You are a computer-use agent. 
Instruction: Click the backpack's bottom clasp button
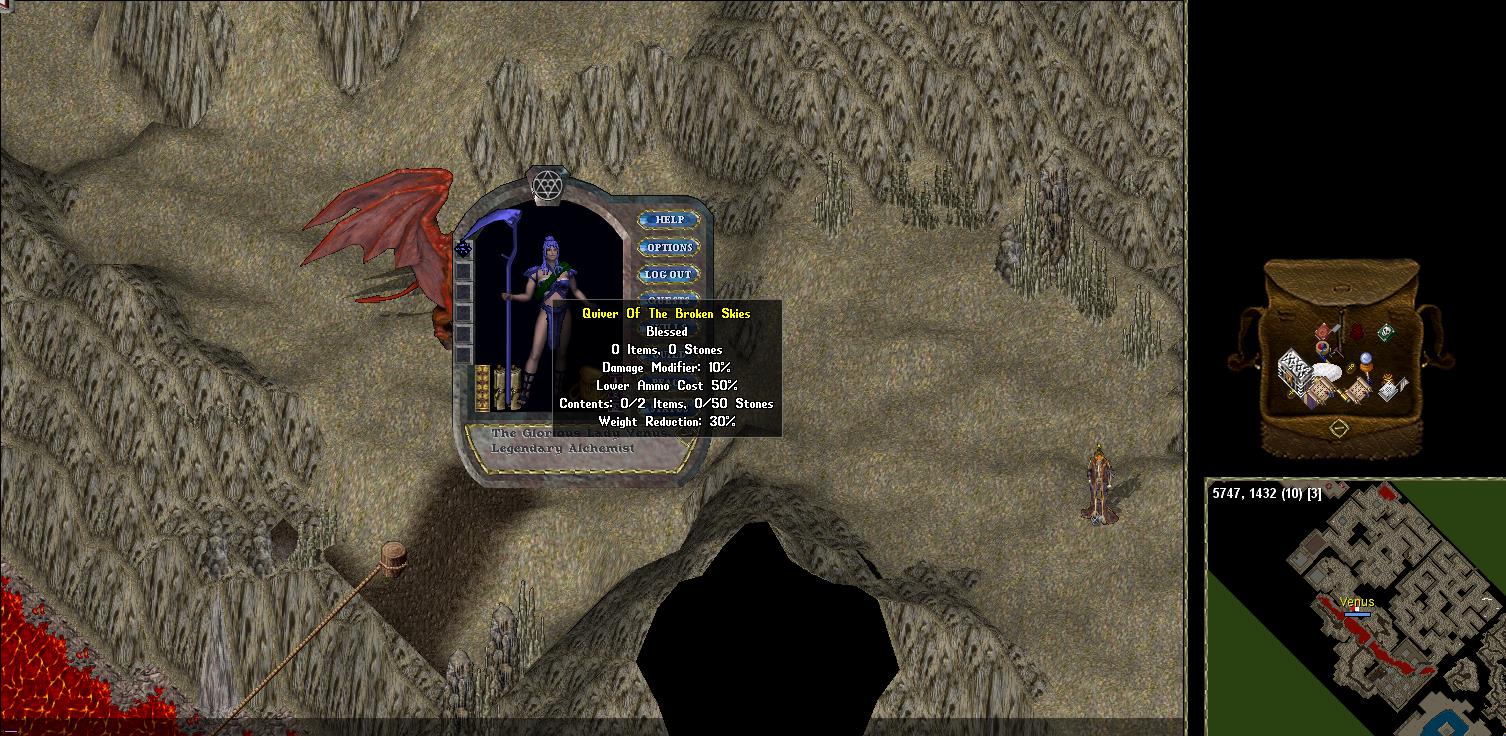[1339, 428]
